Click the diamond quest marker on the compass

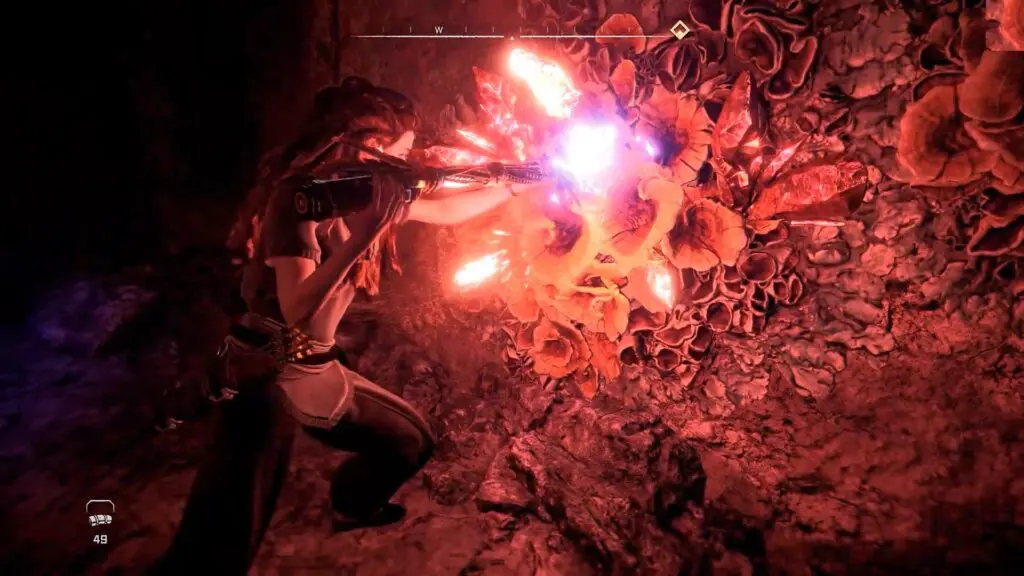(679, 29)
